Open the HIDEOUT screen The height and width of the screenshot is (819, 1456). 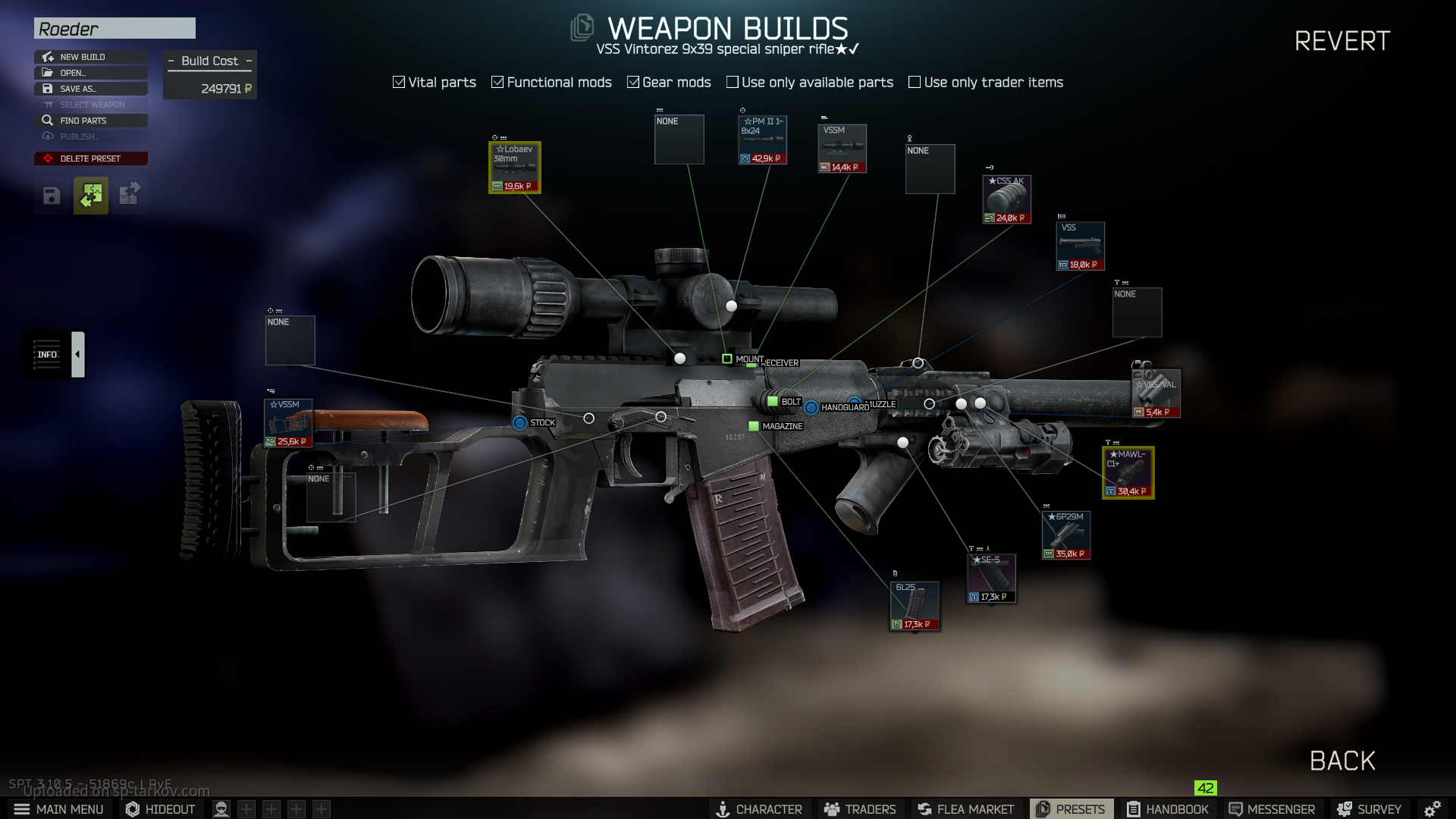click(x=160, y=809)
